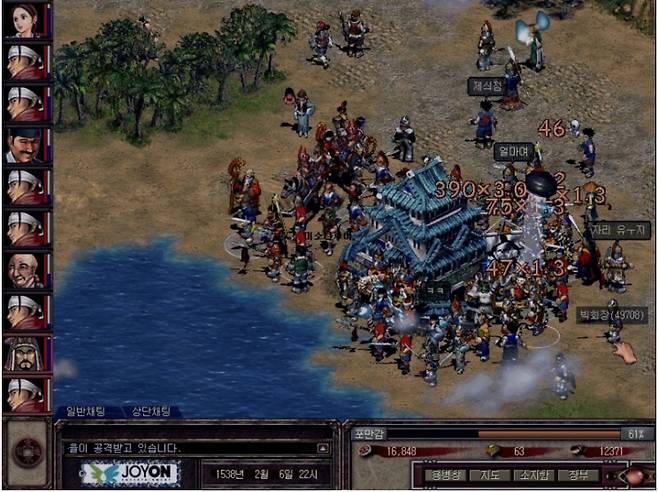This screenshot has height=492, width=658.
Task: Open the 지도 map
Action: click(488, 474)
